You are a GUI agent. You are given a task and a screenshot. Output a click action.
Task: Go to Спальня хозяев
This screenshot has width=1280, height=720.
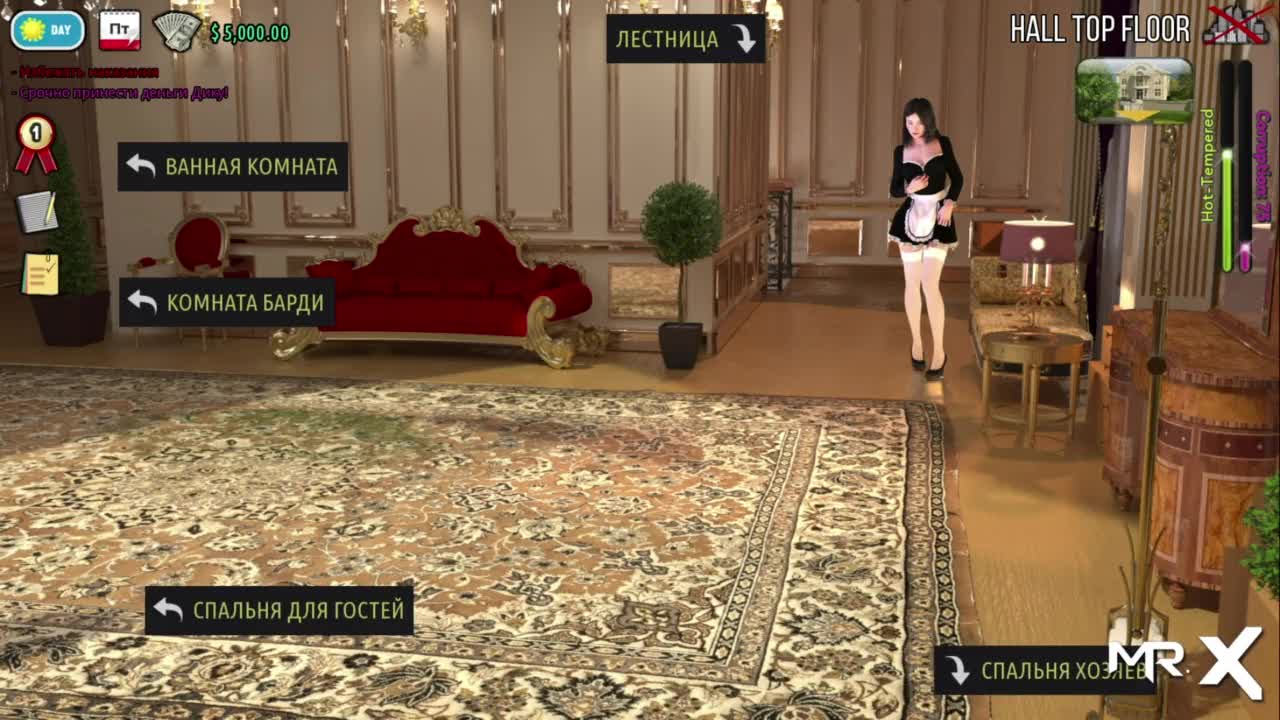coord(1044,670)
